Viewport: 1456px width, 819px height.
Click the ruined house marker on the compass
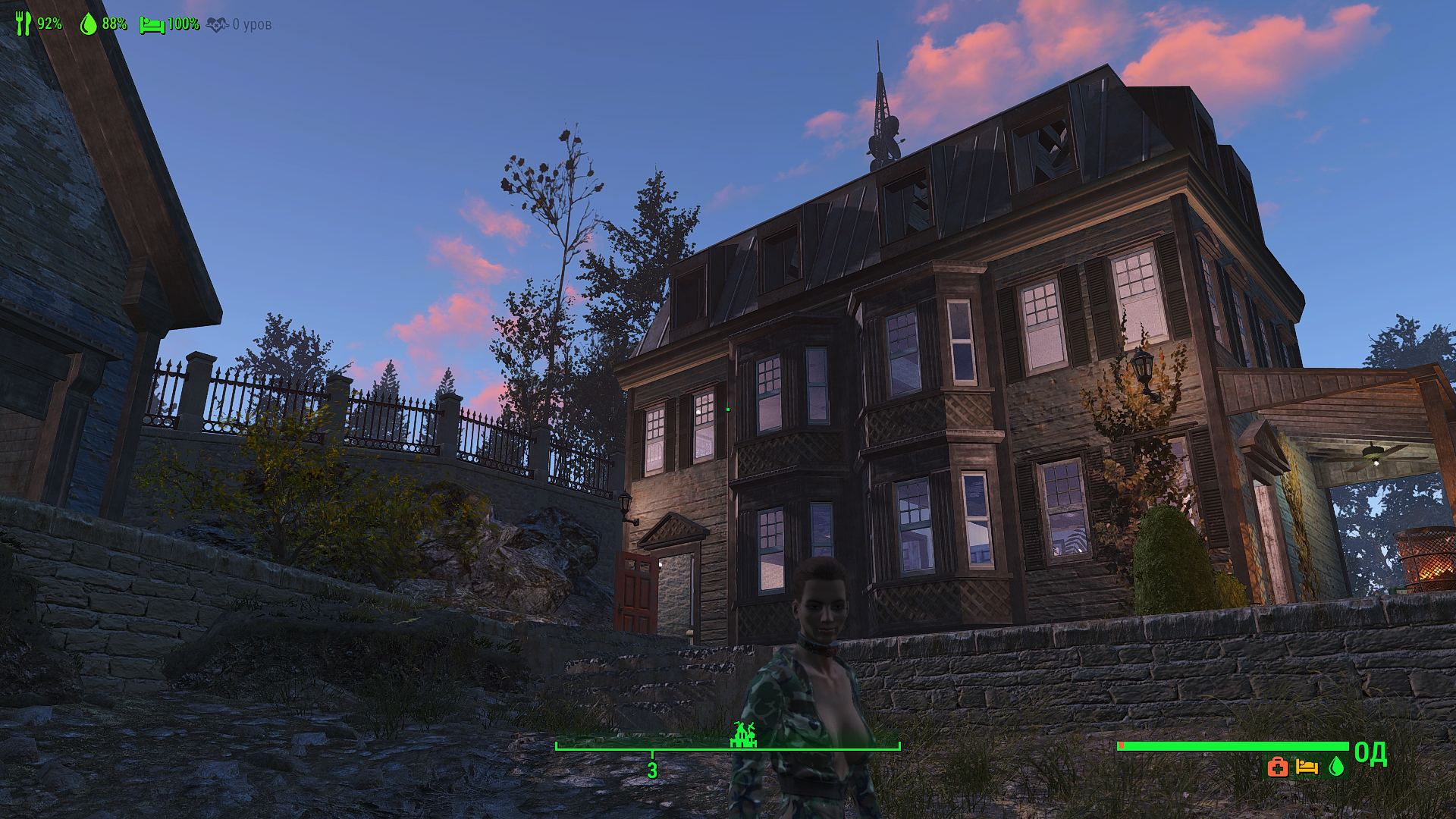tap(743, 734)
